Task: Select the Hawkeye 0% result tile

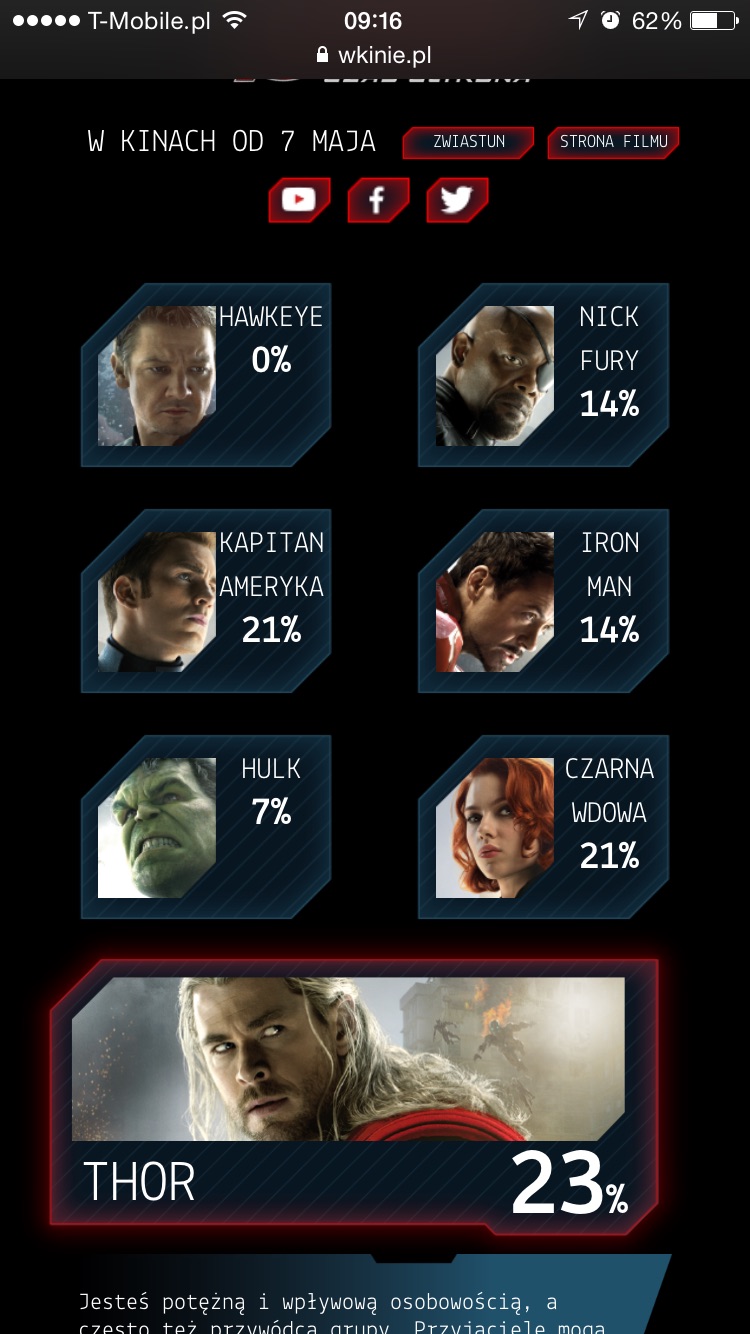Action: tap(206, 375)
